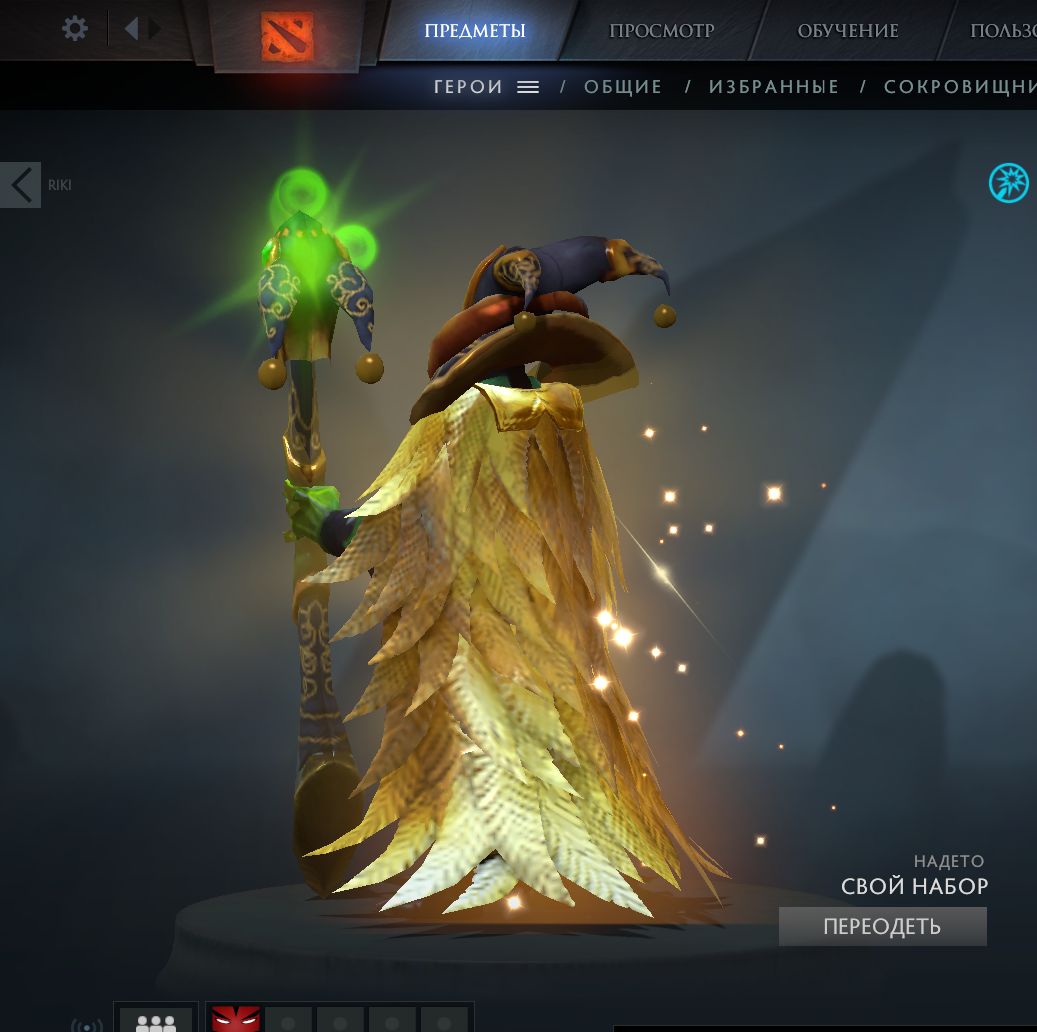Switch to the ИЗБРАННЫЕ section

click(x=774, y=87)
